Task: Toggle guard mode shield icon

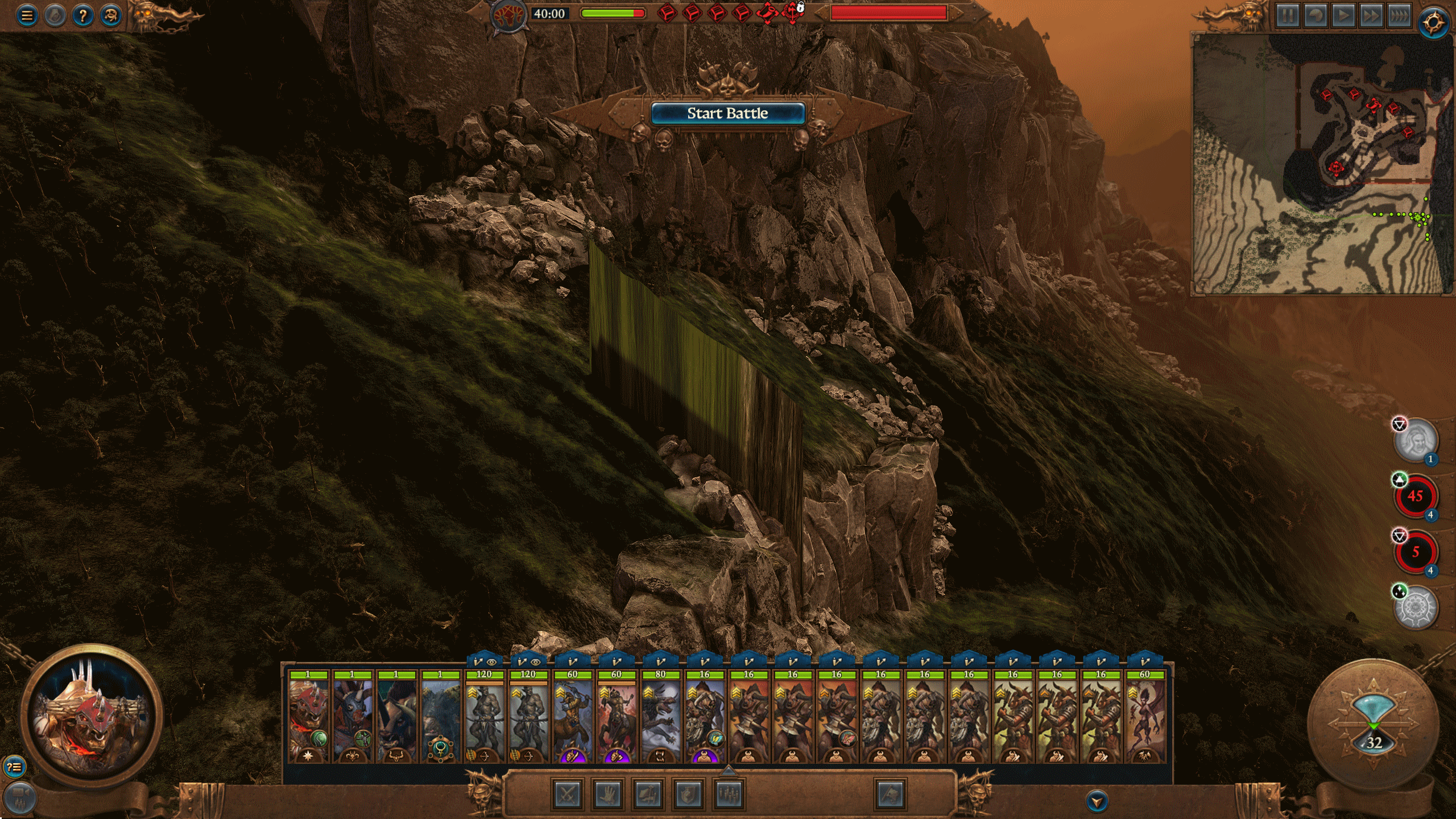Action: coord(689,794)
